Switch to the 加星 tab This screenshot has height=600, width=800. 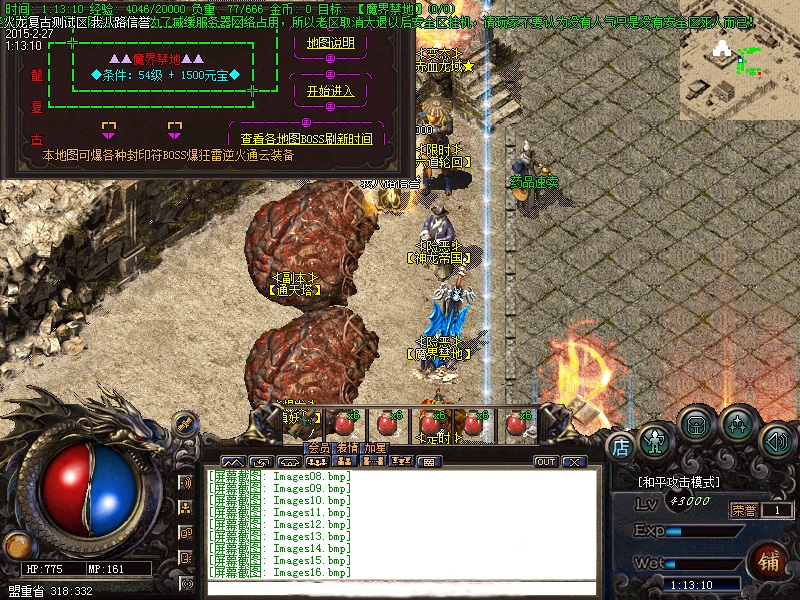pyautogui.click(x=375, y=449)
